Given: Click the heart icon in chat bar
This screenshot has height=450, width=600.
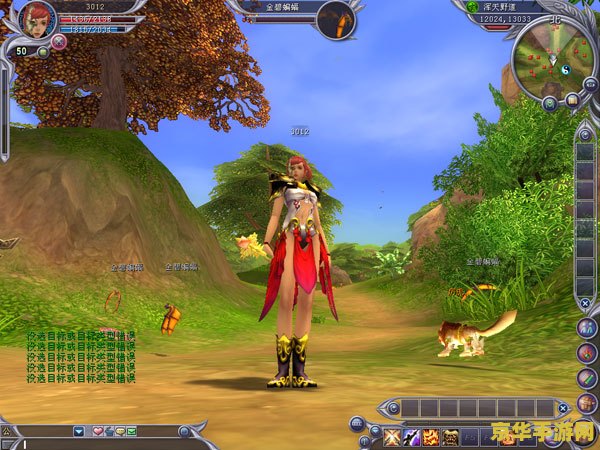Looking at the screenshot, I should [98, 431].
